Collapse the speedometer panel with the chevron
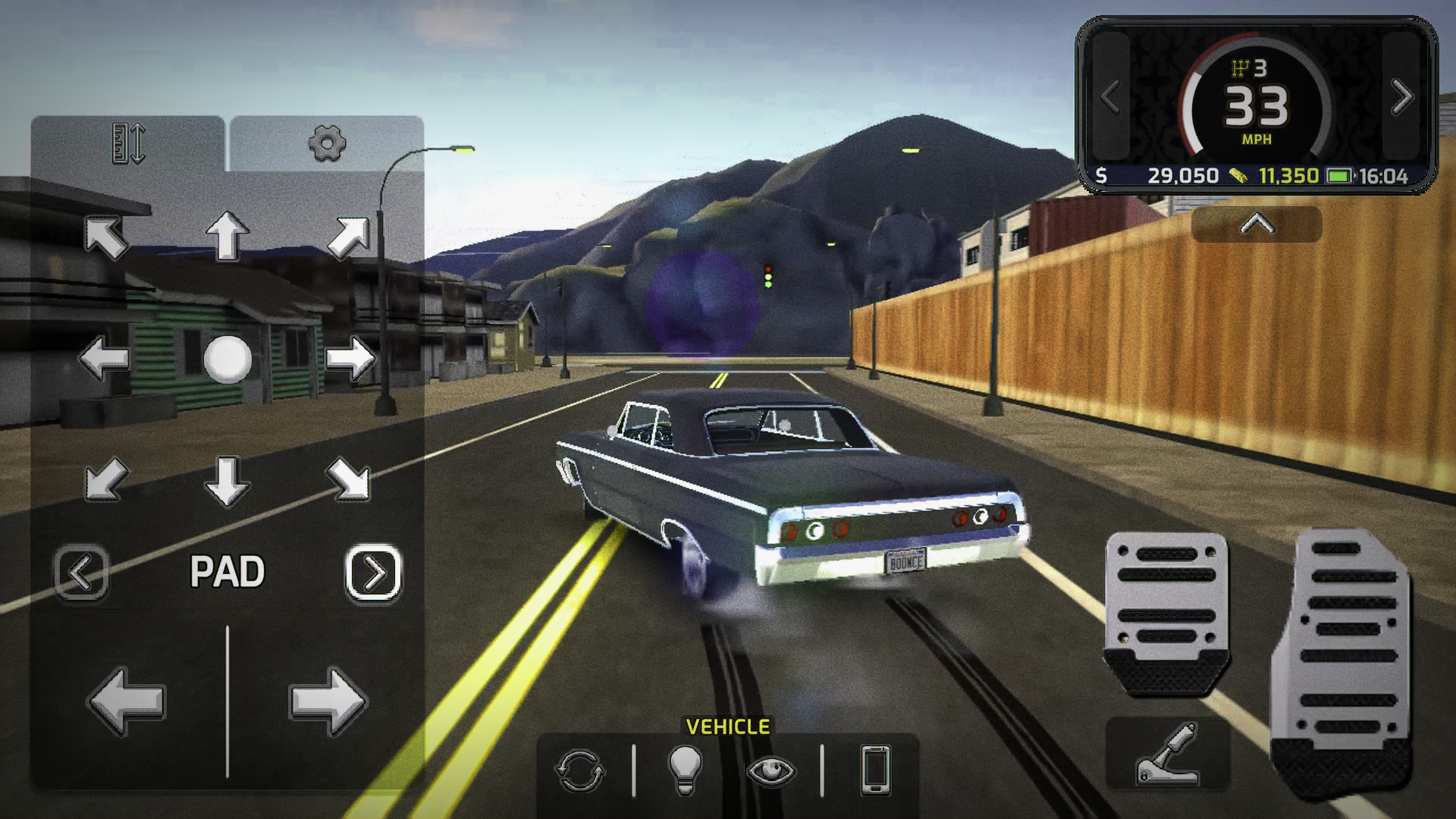 click(1257, 224)
